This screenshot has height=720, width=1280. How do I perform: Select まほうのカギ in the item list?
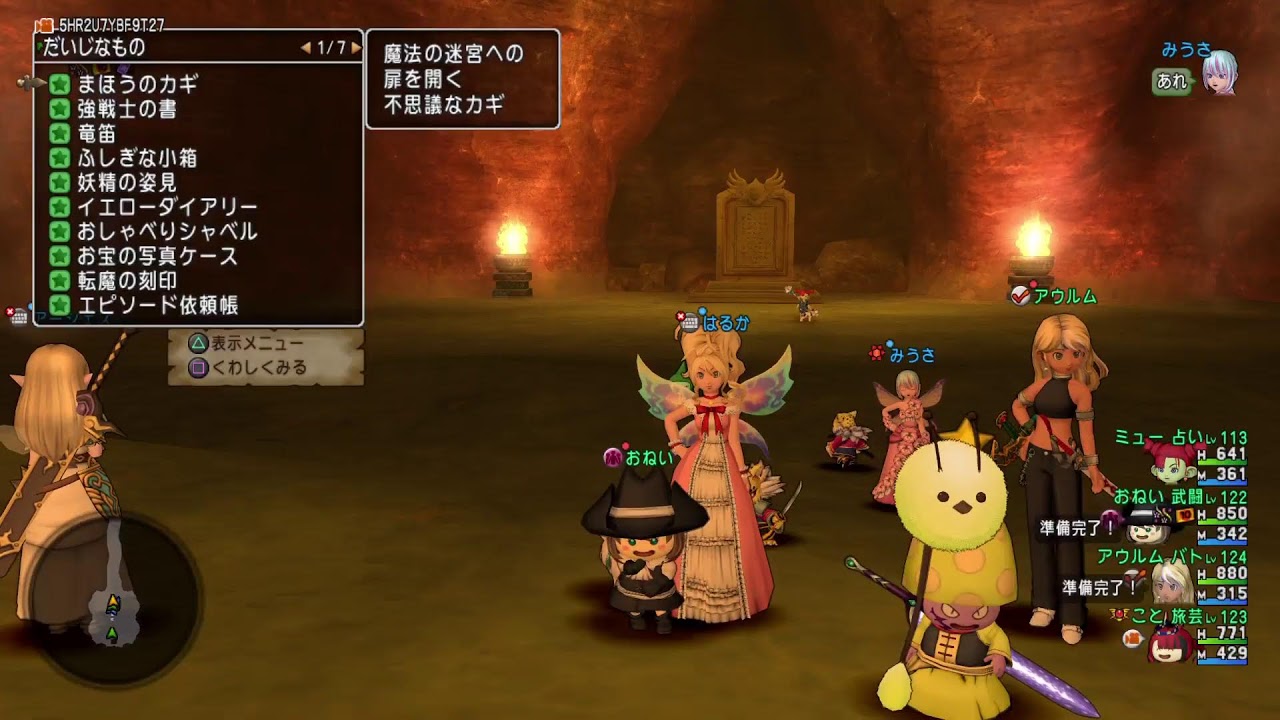(138, 84)
